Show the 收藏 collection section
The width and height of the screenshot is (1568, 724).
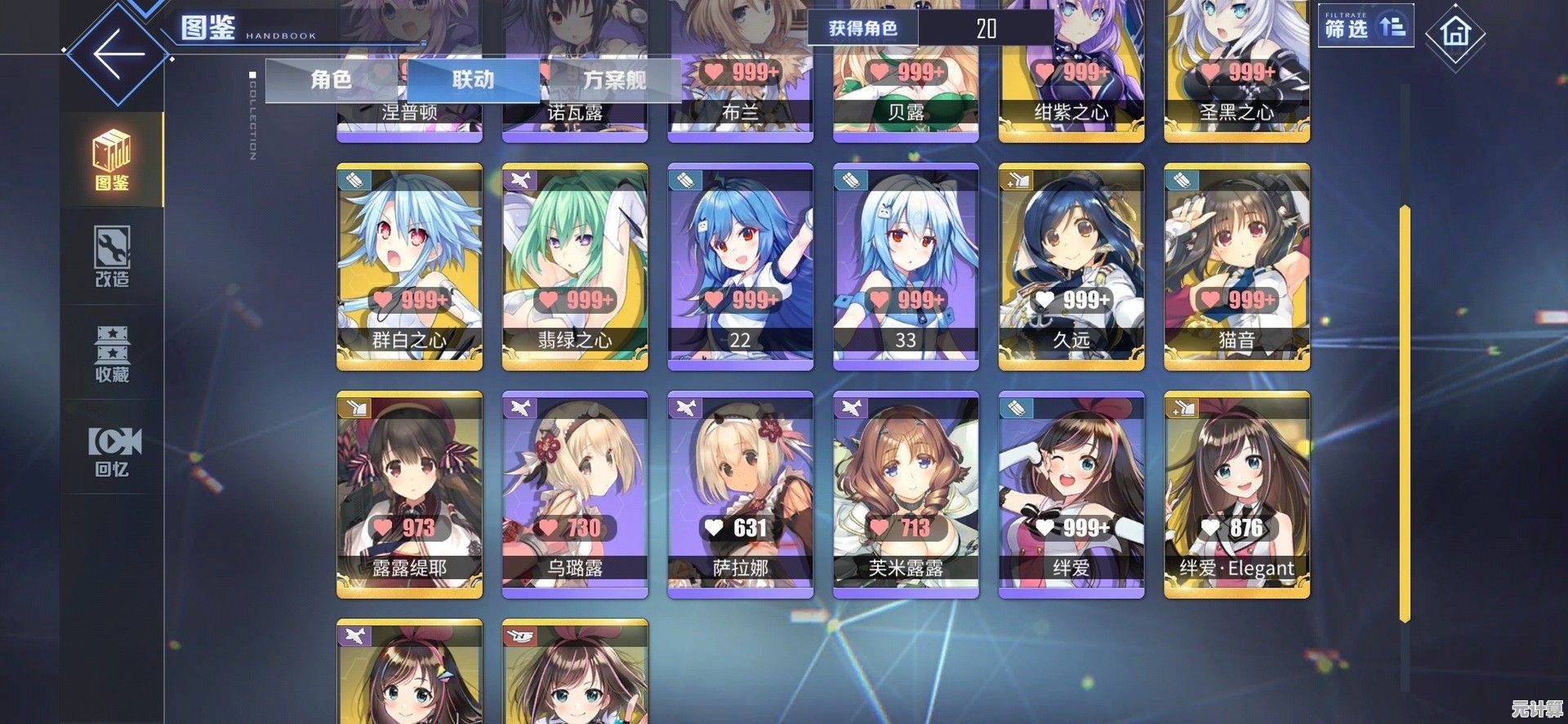tap(113, 353)
